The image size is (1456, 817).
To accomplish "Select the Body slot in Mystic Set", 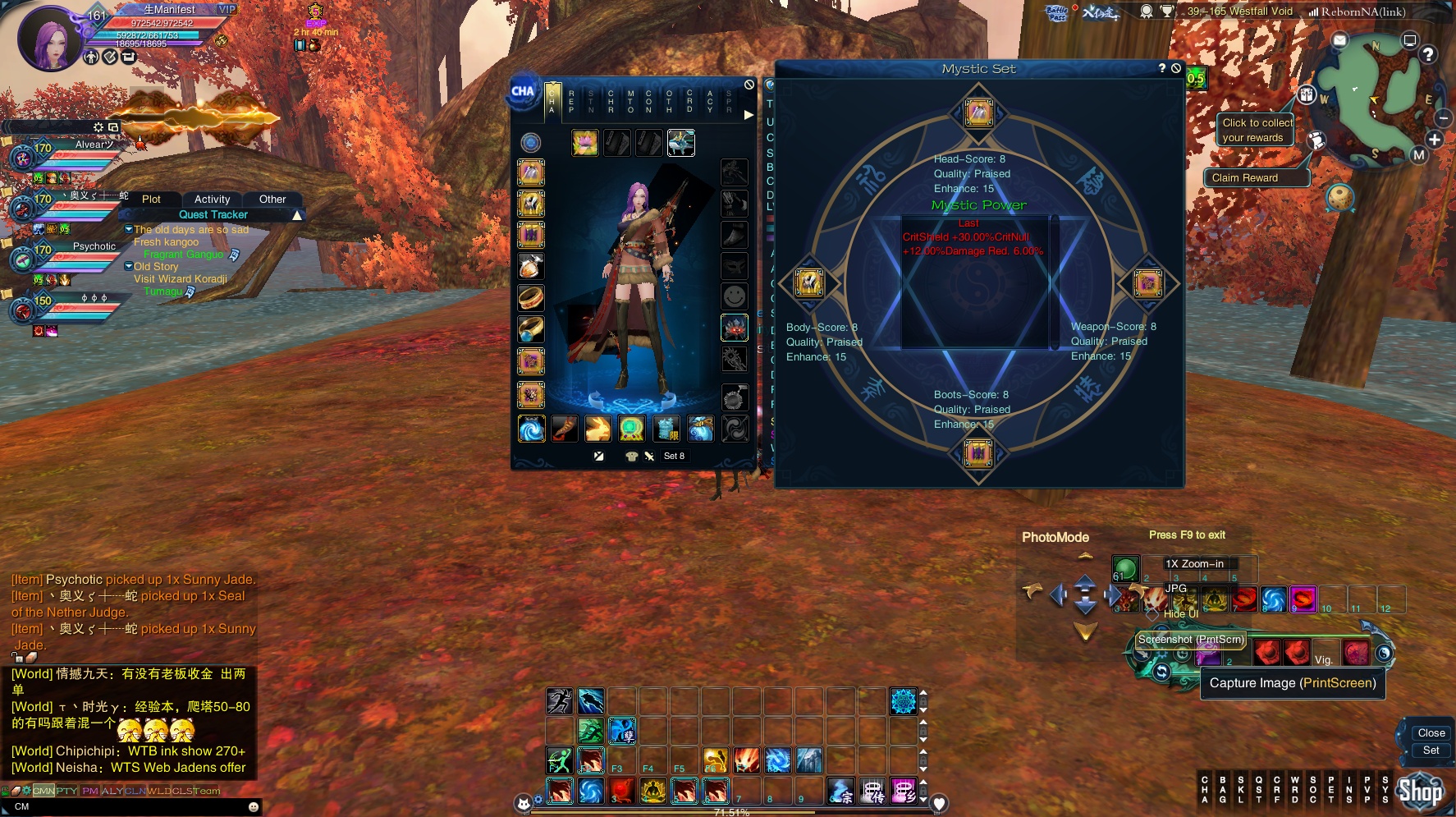I will [809, 282].
